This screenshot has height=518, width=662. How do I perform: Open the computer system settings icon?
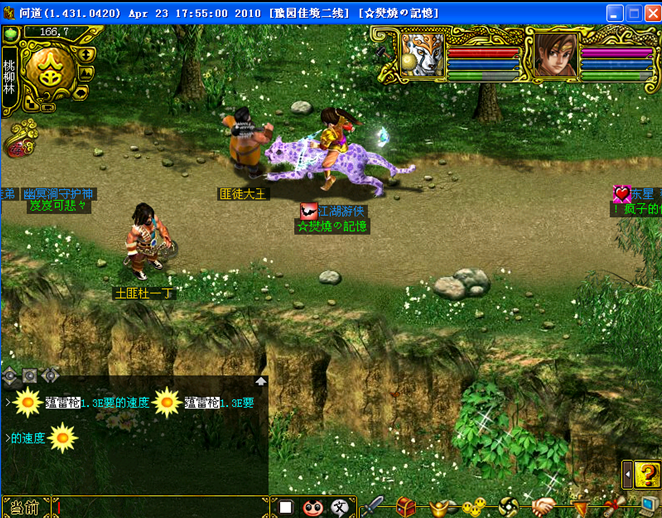649,506
